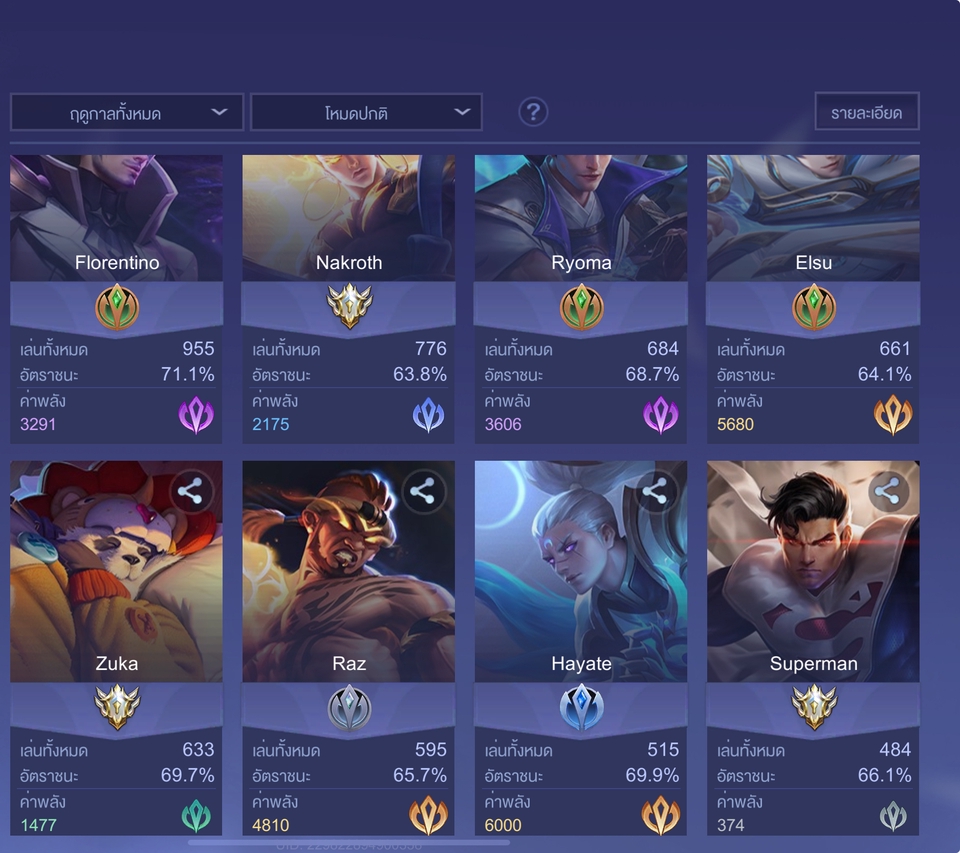
Task: Open the ฤดูกาลทั้งหมด season dropdown
Action: [127, 113]
